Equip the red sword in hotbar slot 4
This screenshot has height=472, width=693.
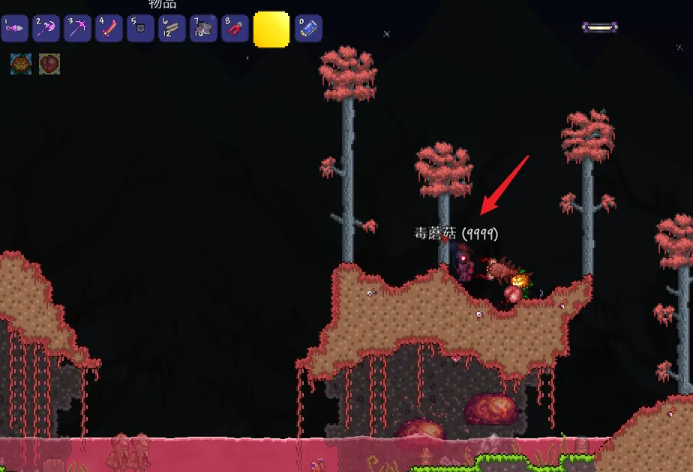click(109, 28)
